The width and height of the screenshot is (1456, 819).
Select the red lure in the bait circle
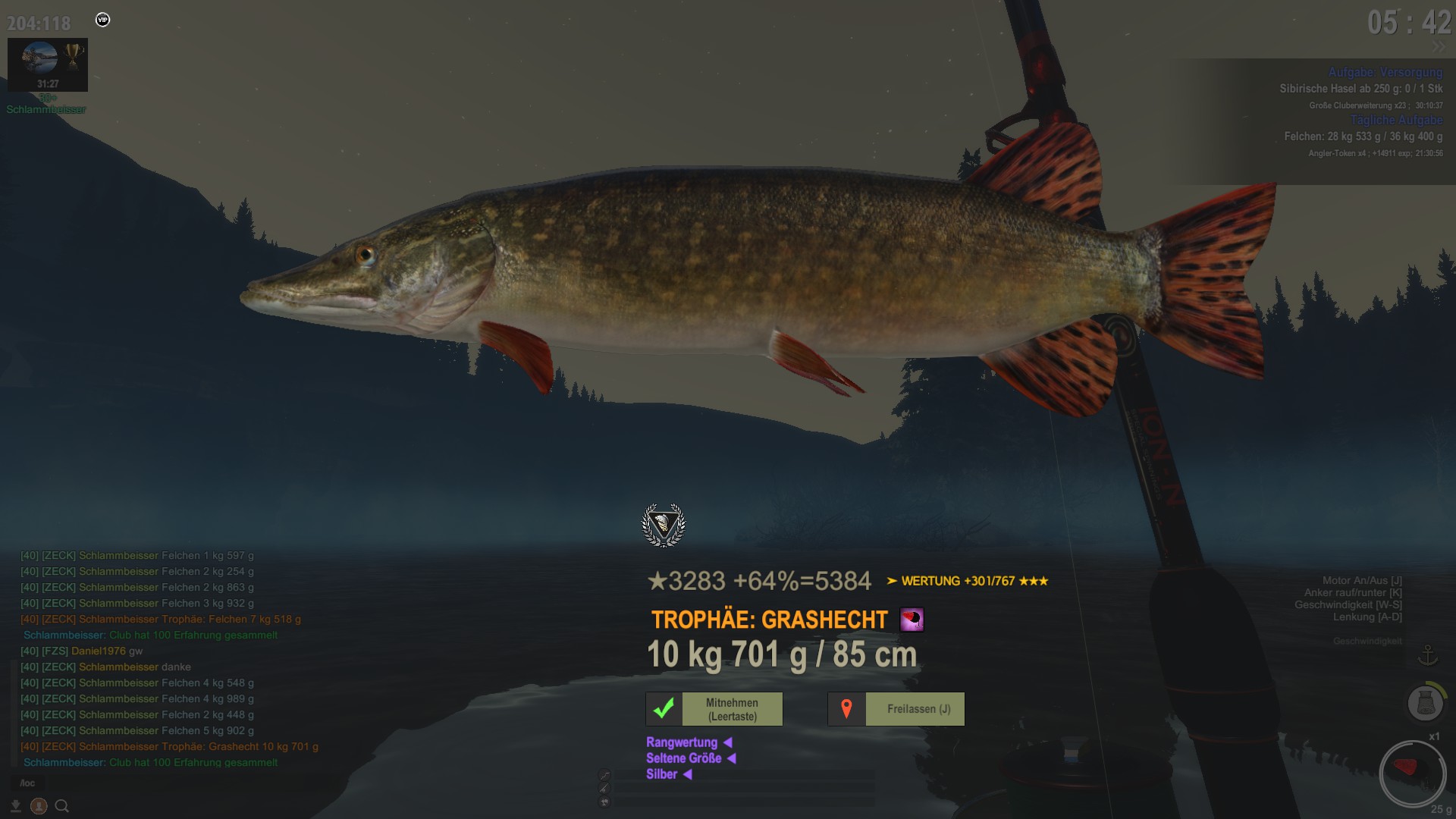1407,768
